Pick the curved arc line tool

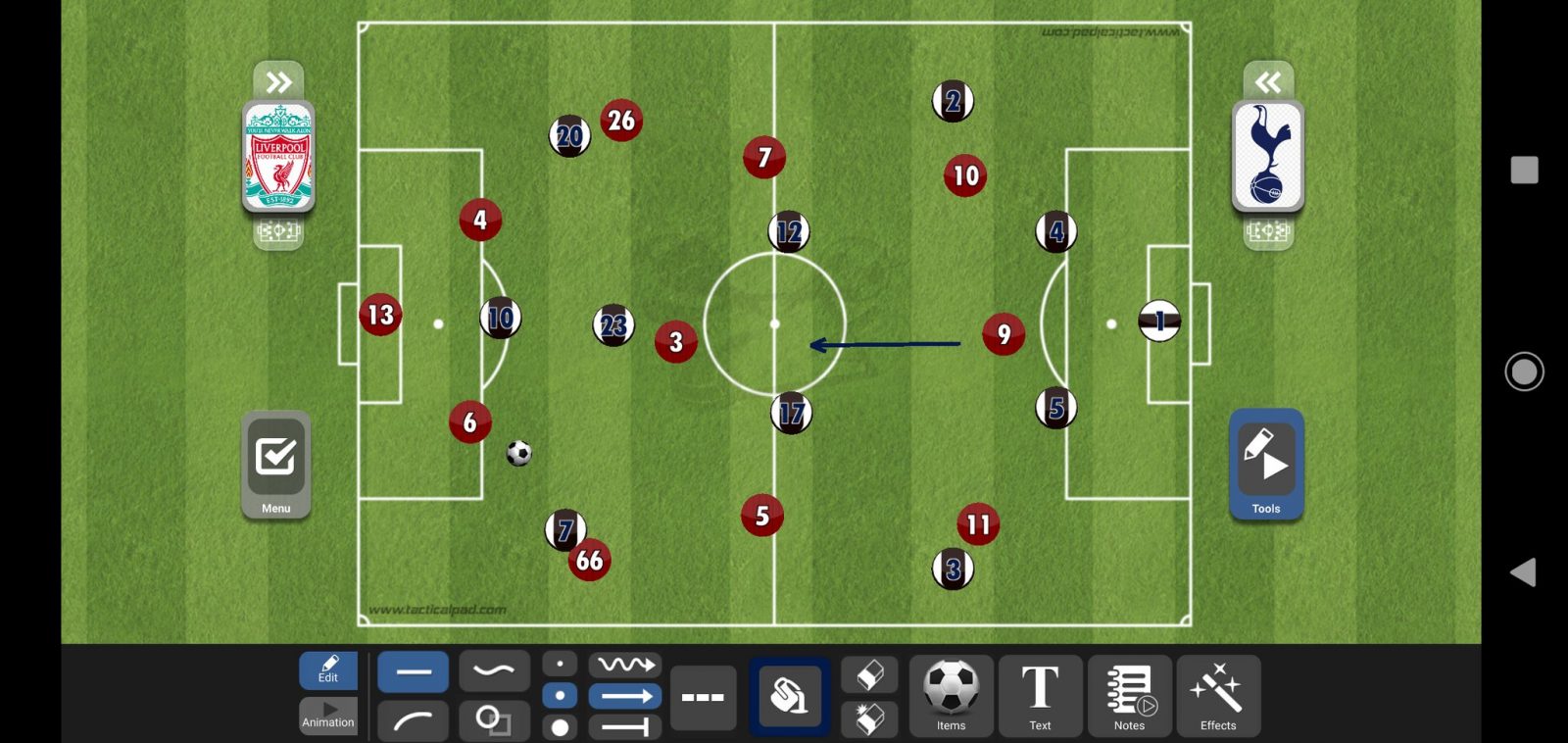(x=413, y=720)
